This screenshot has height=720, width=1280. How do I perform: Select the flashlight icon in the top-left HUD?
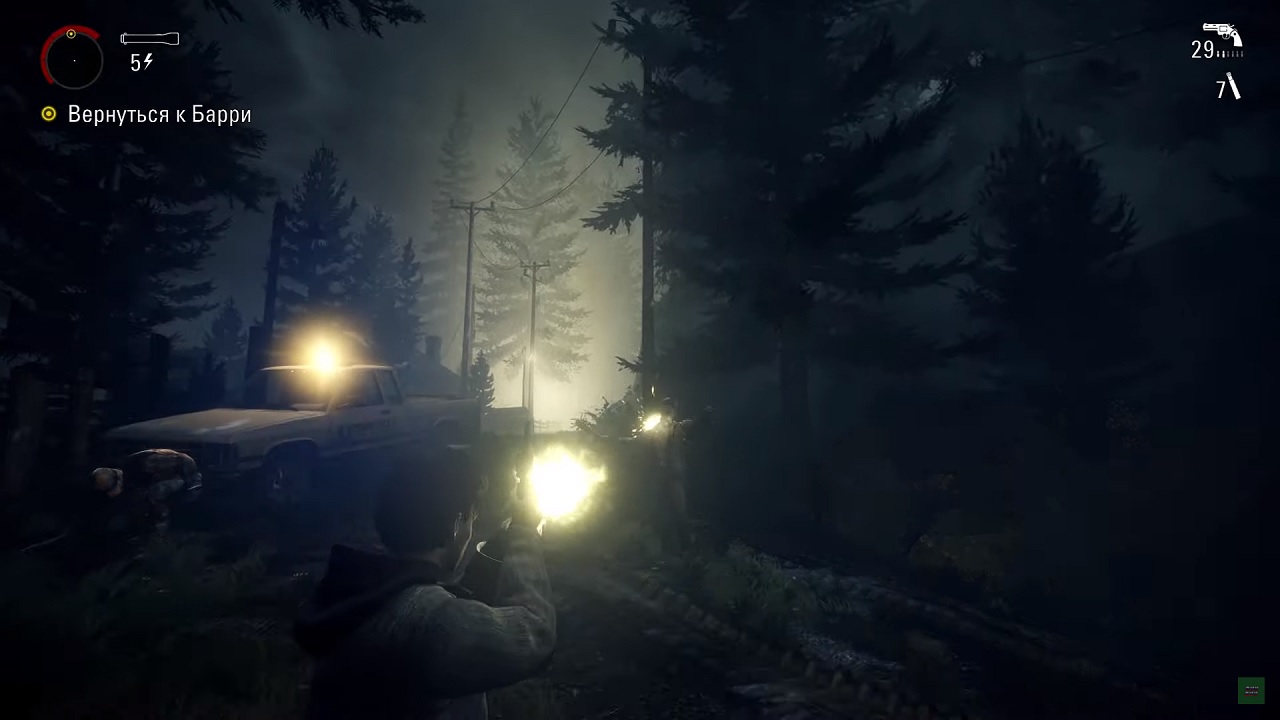(150, 39)
